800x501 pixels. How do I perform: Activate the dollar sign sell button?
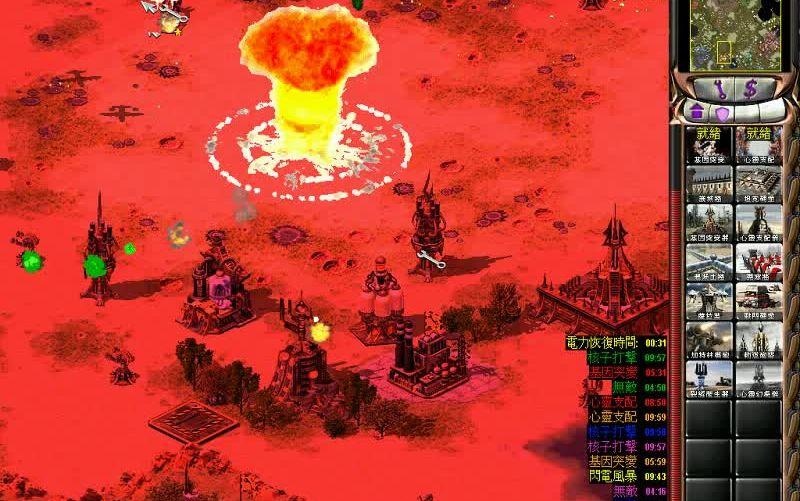747,89
